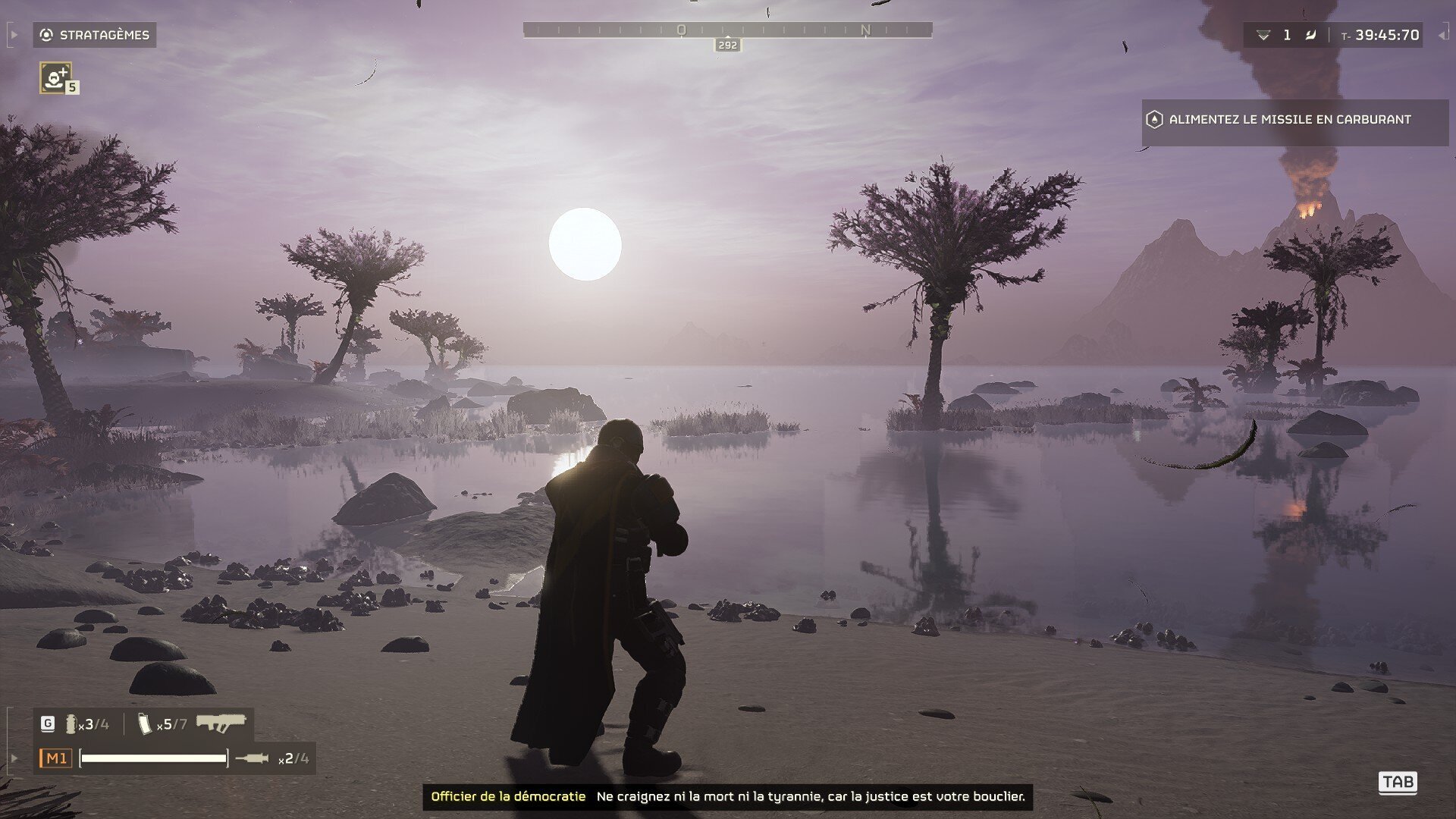Click the magazine ammo icon
The image size is (1456, 819).
click(146, 723)
